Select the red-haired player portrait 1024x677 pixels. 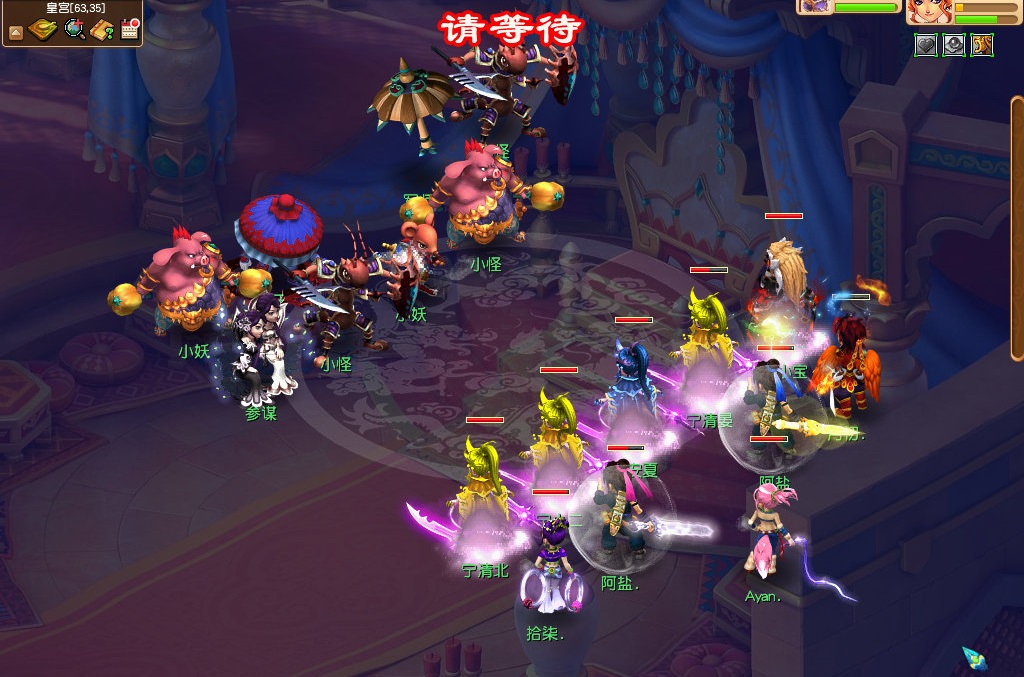point(929,11)
